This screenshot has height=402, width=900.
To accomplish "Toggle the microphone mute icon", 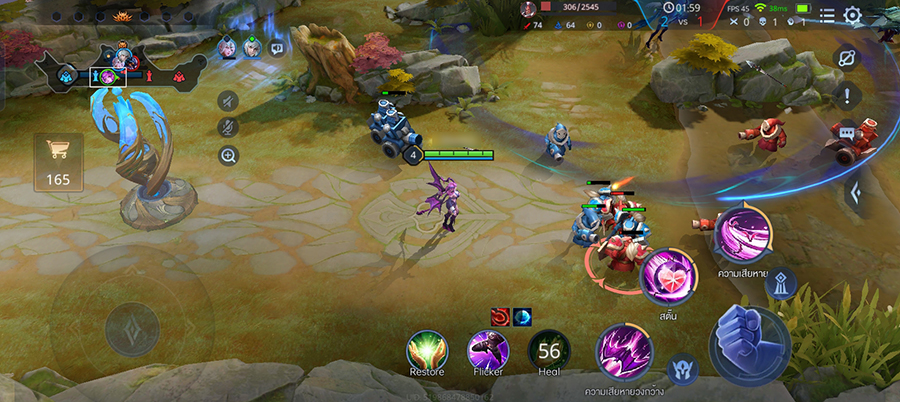I will 228,127.
